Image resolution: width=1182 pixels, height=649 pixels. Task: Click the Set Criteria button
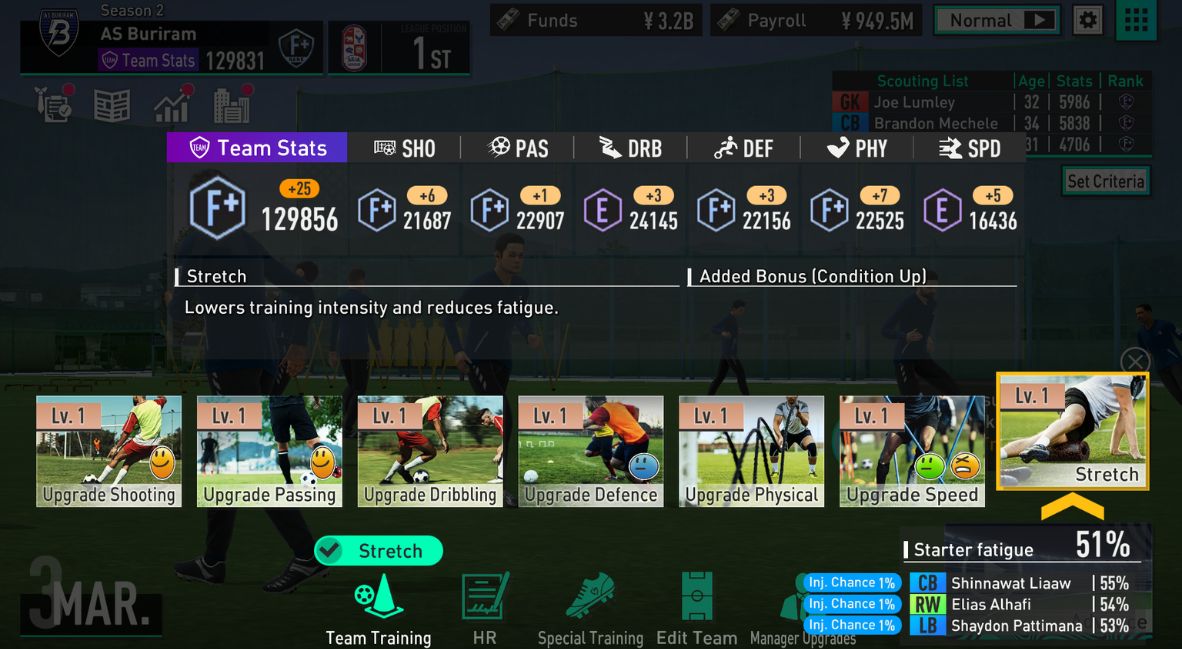coord(1105,181)
